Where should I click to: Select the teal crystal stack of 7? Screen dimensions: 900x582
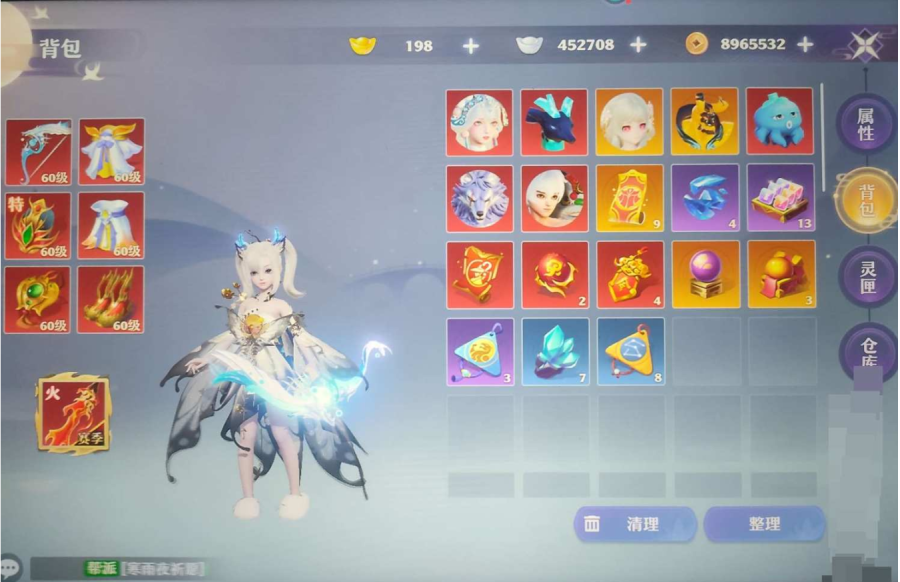[555, 351]
